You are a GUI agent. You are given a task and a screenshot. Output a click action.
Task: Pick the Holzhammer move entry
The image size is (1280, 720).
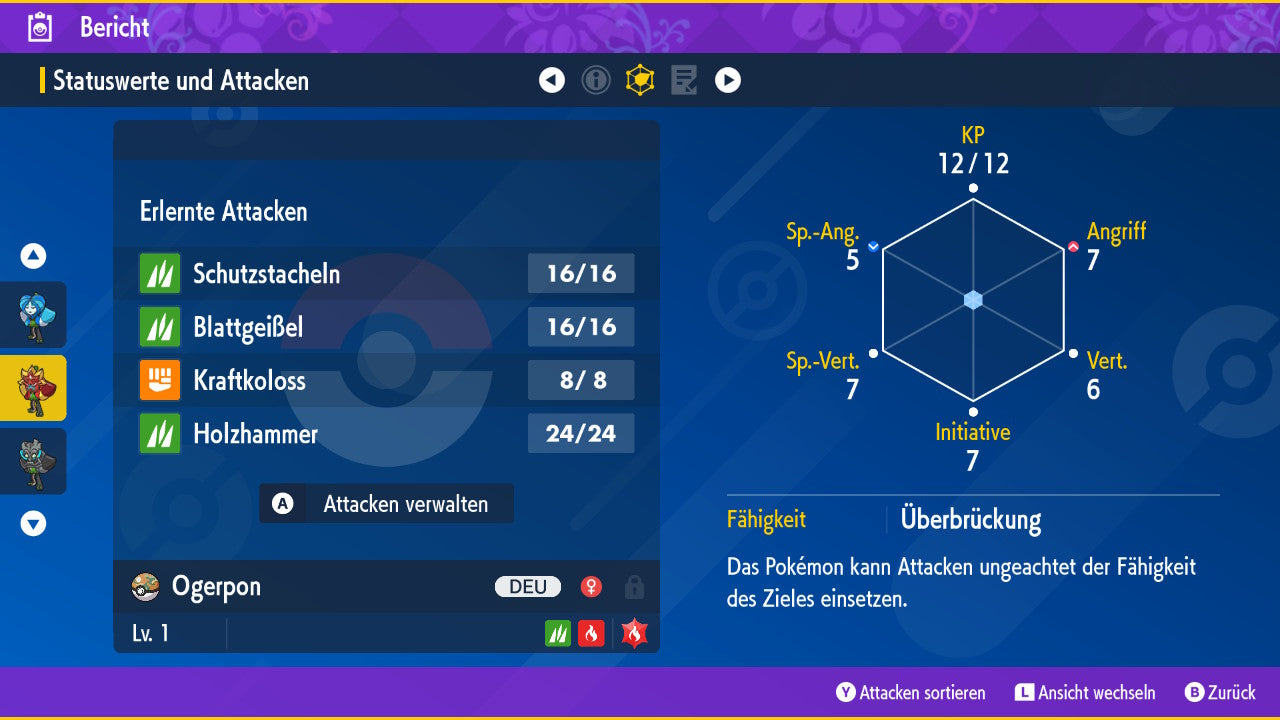coord(386,434)
